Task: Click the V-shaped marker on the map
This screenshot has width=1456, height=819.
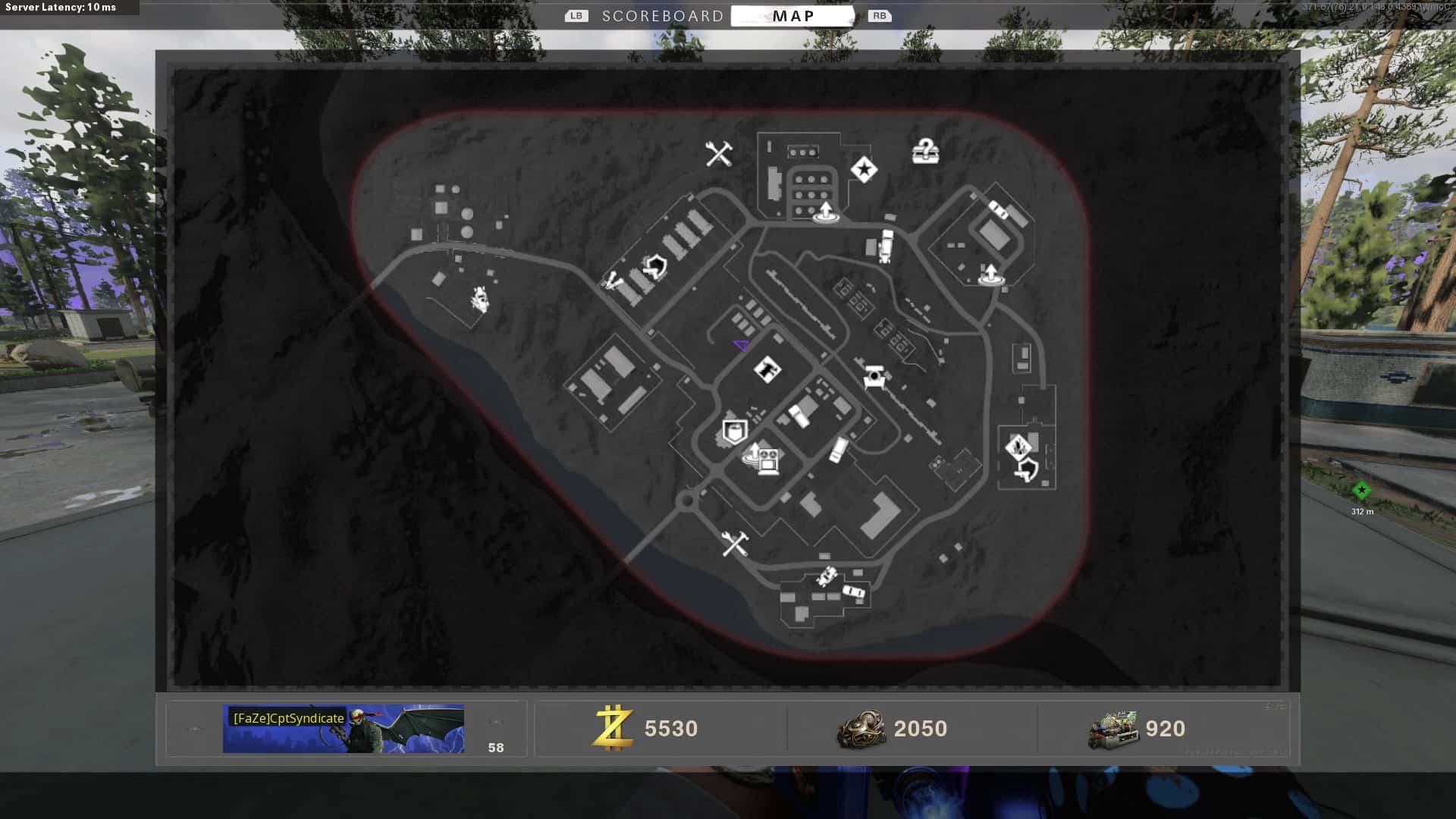Action: 612,282
